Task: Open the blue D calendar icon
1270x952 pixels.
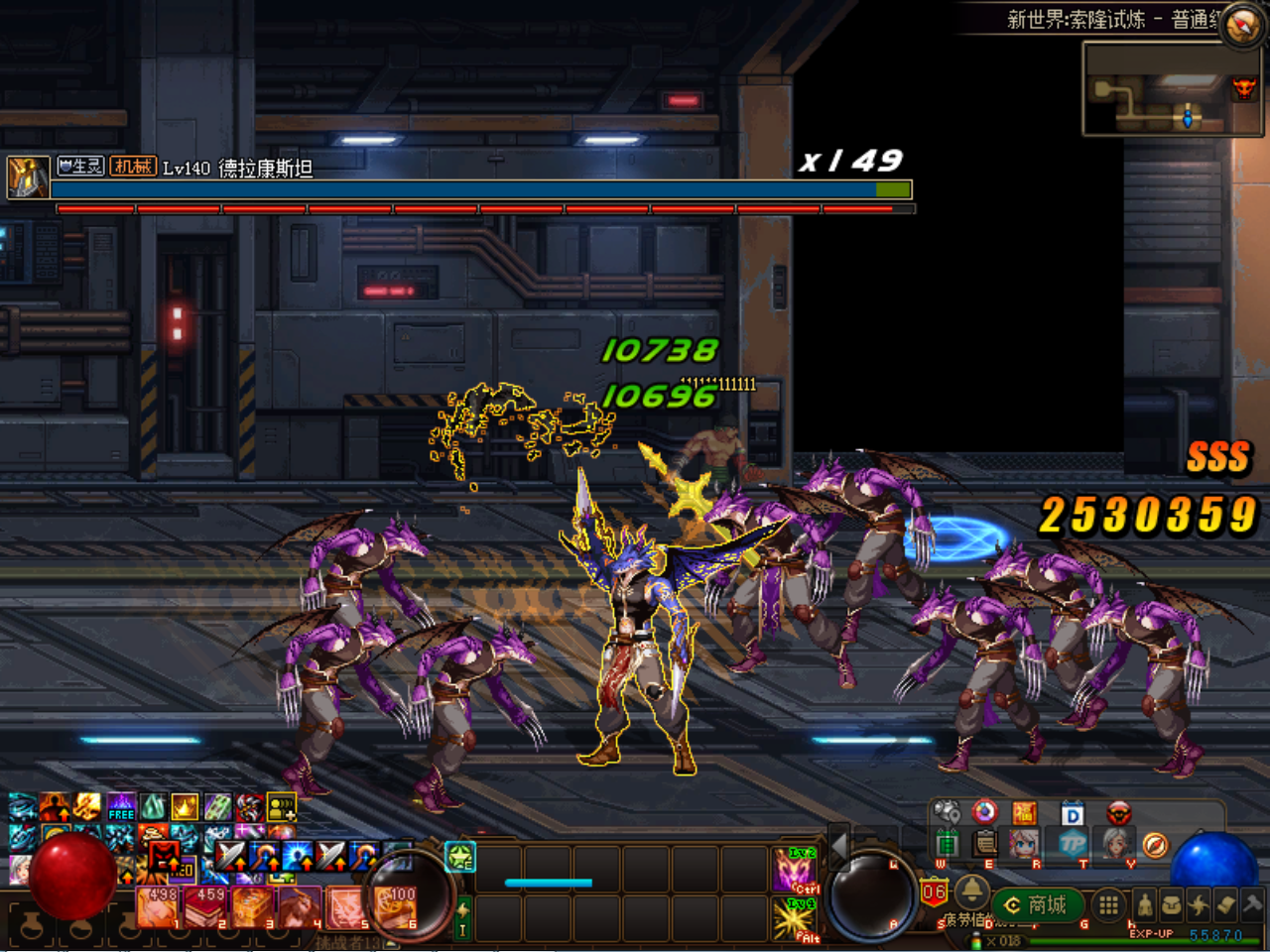Action: (1073, 814)
